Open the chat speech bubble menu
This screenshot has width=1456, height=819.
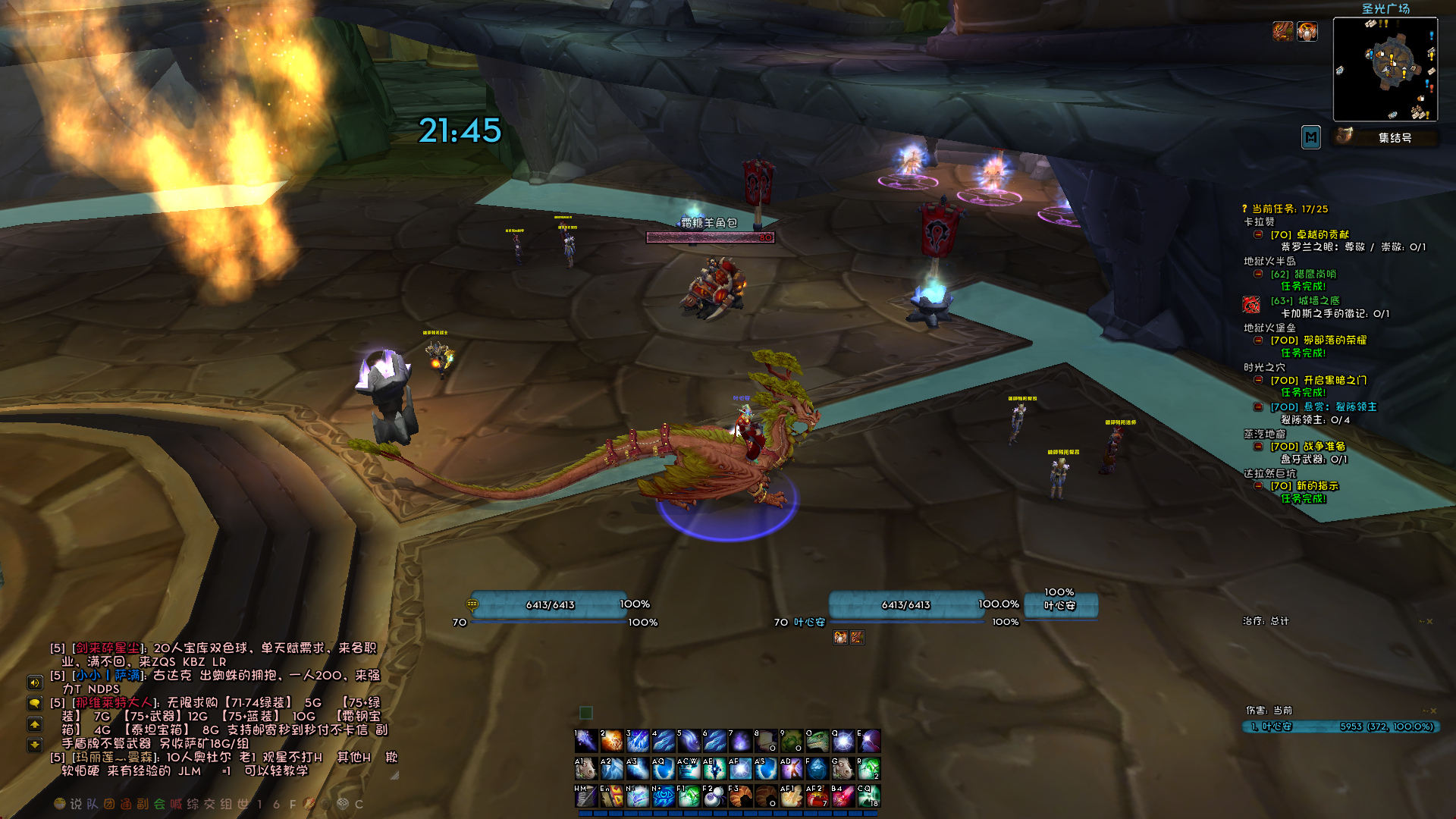[x=35, y=703]
